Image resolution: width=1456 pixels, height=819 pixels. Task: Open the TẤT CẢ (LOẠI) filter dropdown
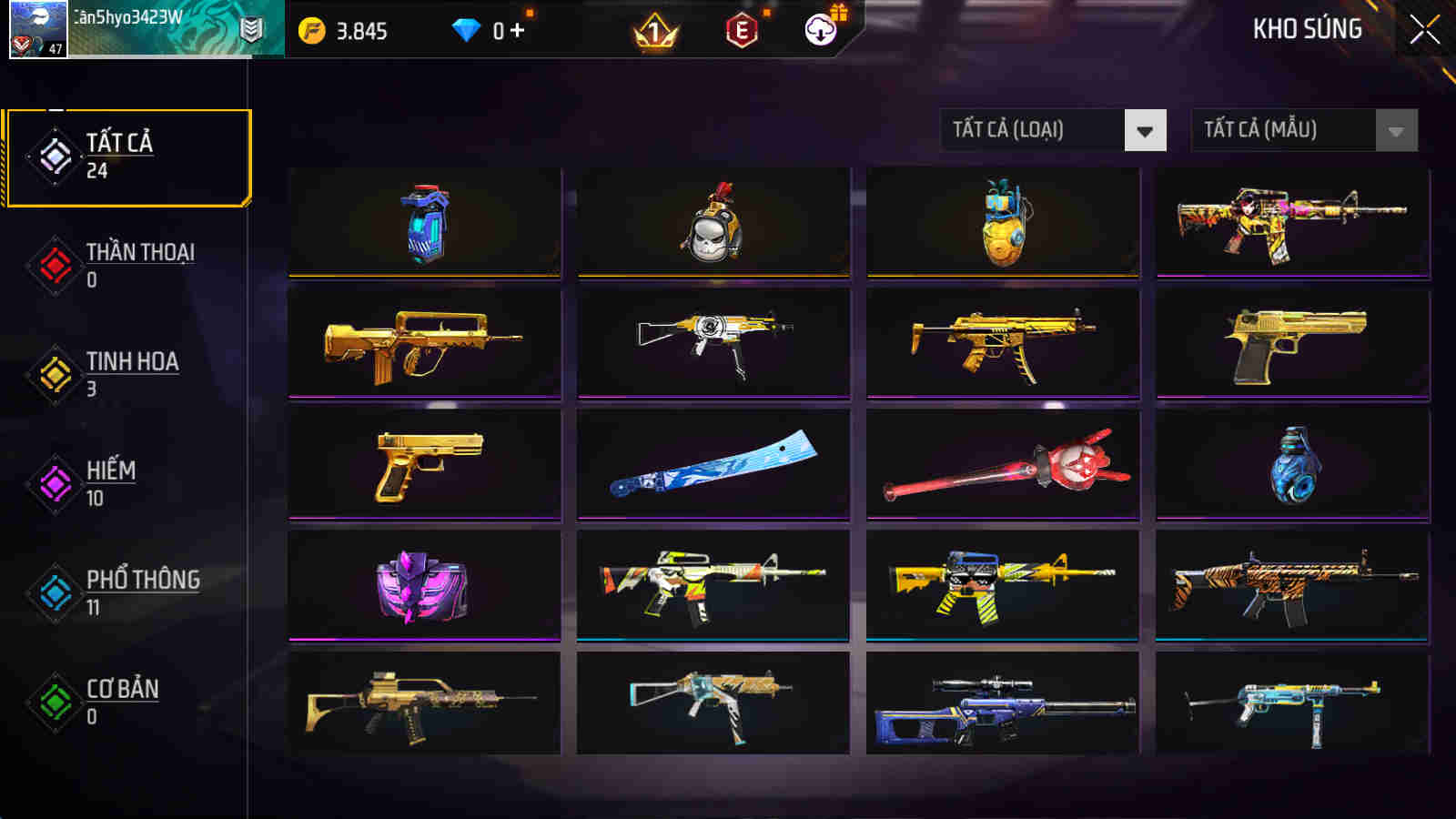1028,130
